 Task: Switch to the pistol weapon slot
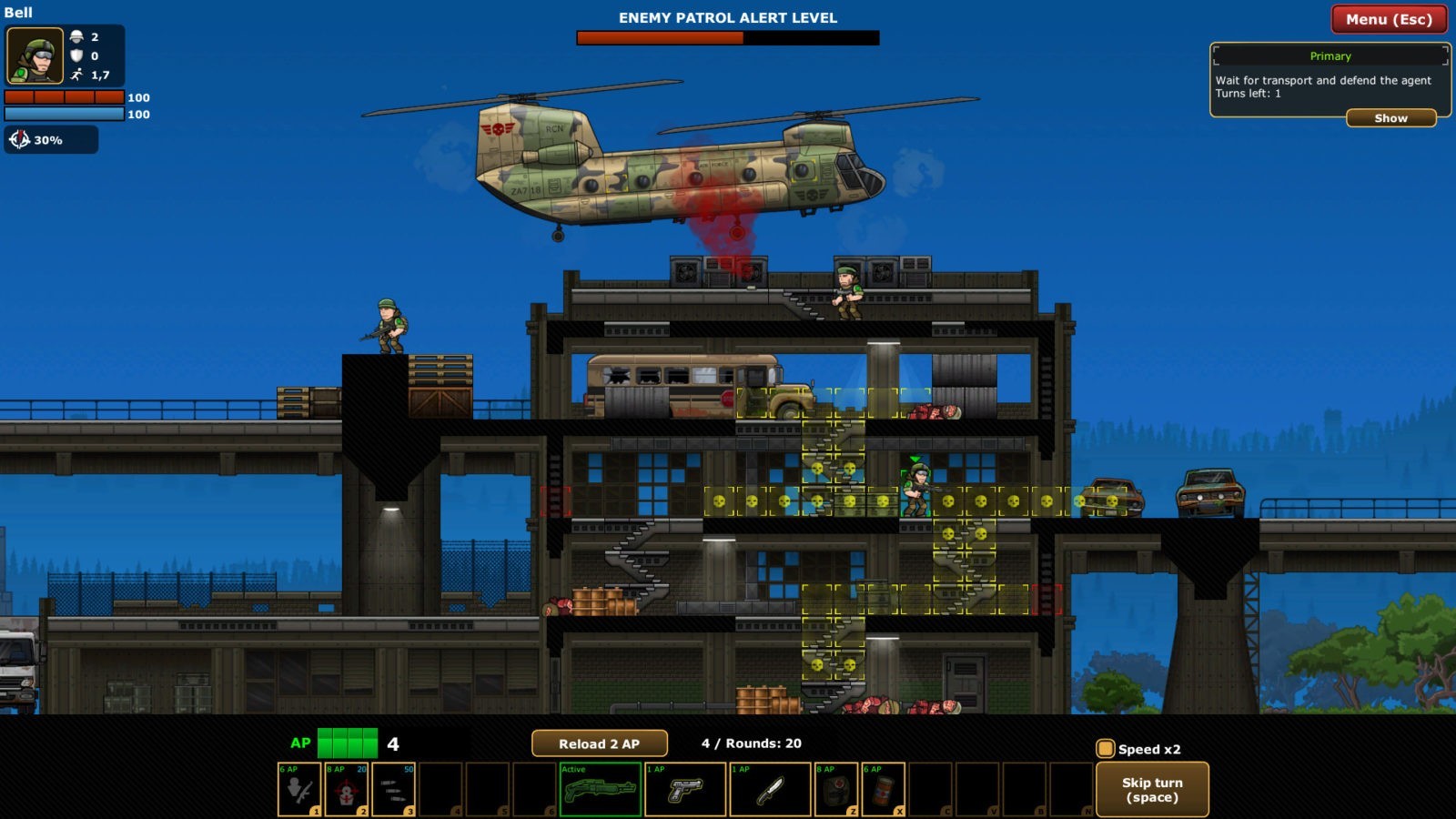tap(685, 790)
